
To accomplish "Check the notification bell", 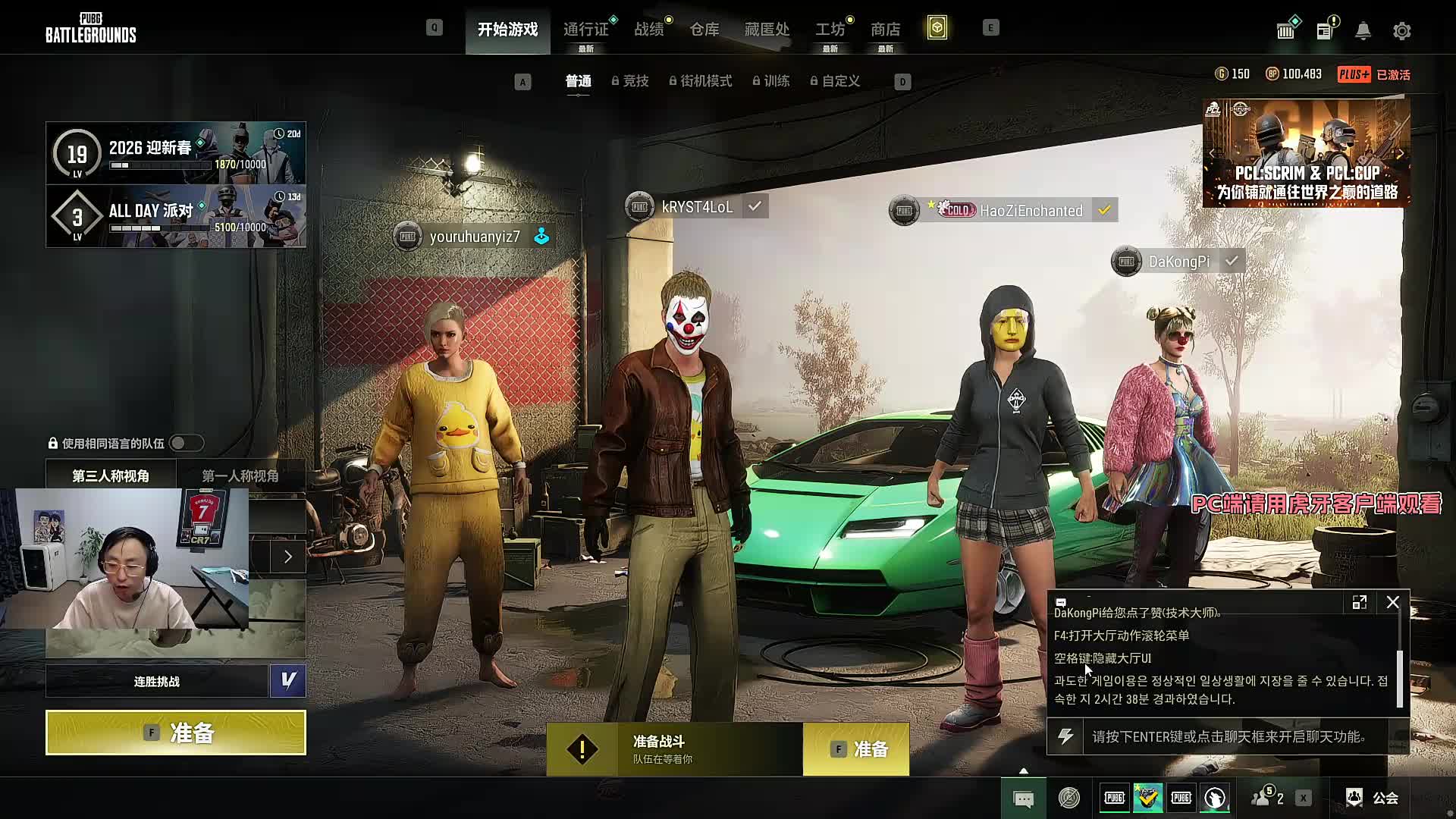I will coord(1363,31).
